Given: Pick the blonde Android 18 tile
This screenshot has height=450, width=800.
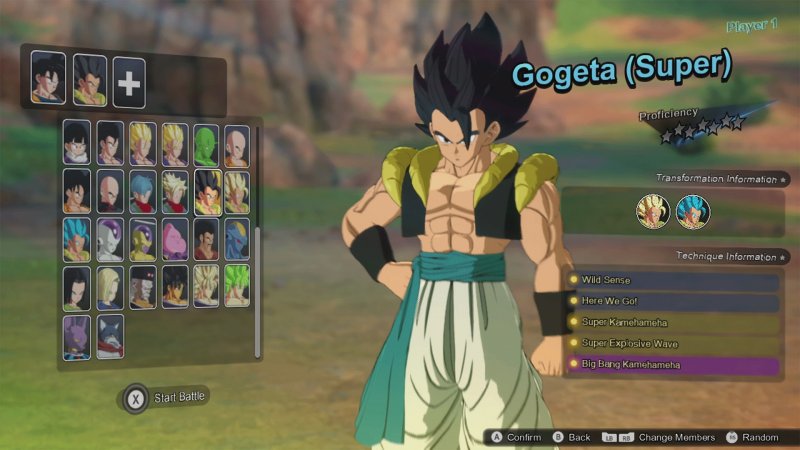Looking at the screenshot, I should coord(110,287).
